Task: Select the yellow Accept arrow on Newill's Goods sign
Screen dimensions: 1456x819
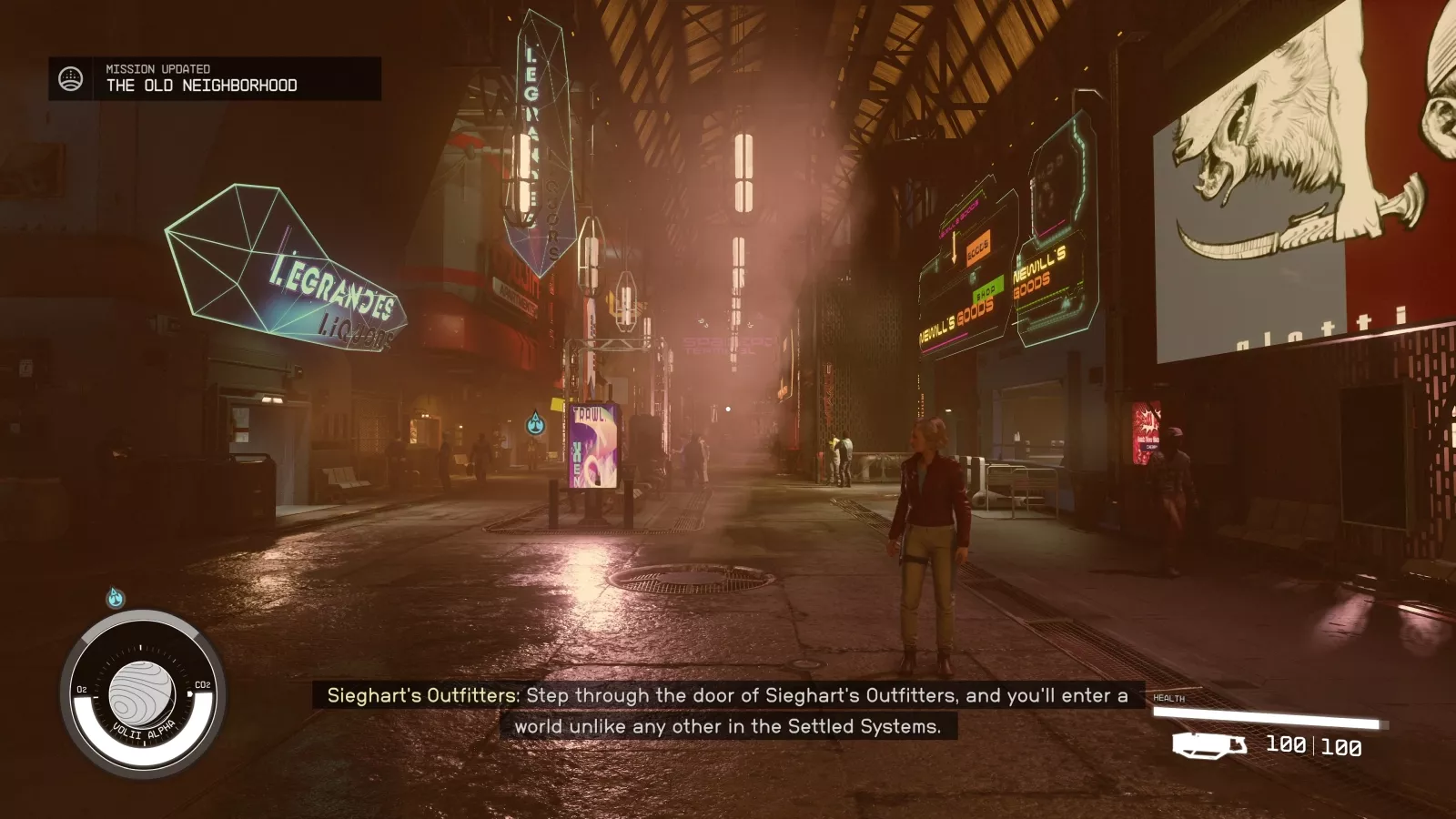Action: [954, 248]
